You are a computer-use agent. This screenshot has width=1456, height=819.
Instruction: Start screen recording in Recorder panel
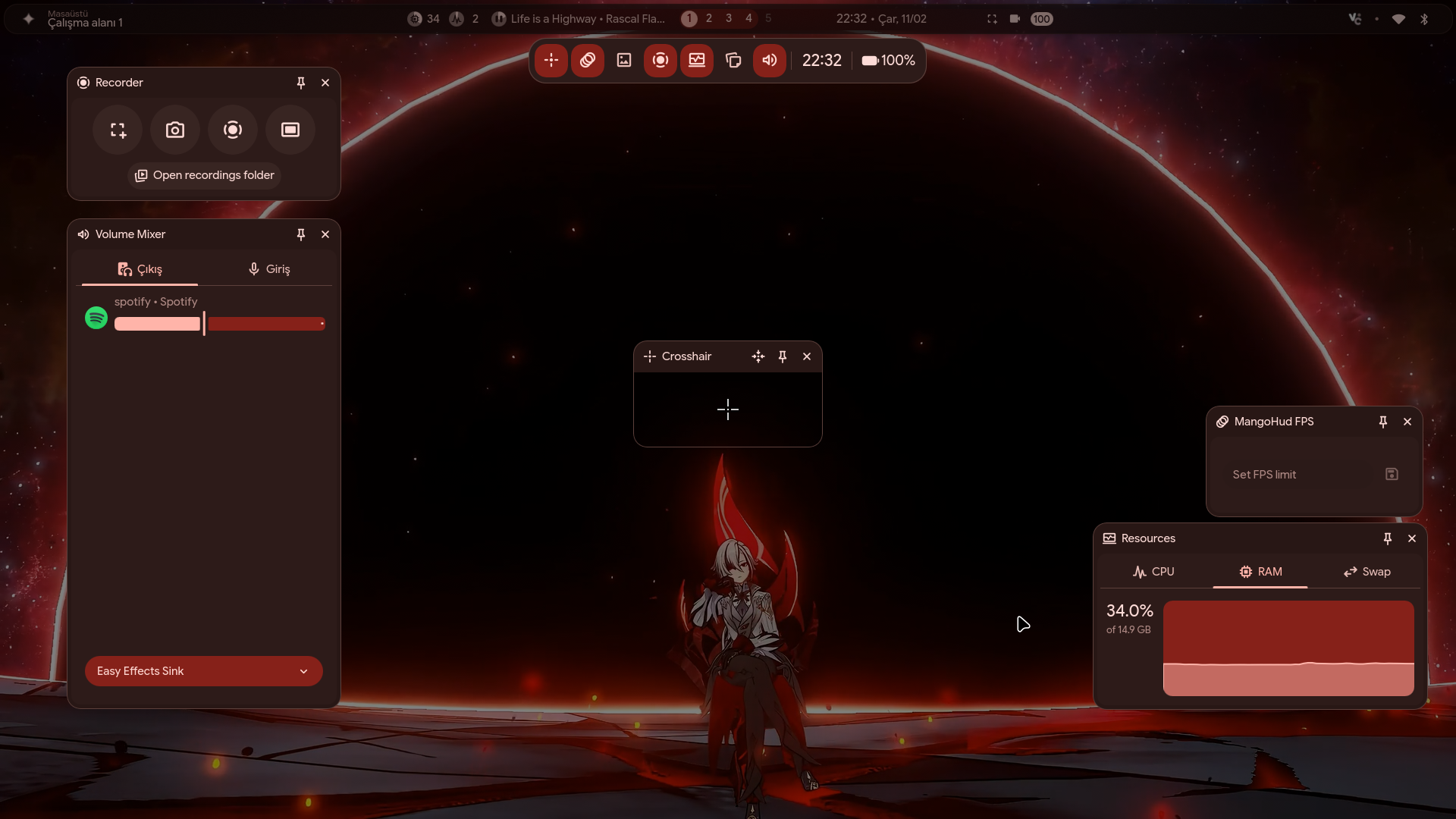(233, 130)
